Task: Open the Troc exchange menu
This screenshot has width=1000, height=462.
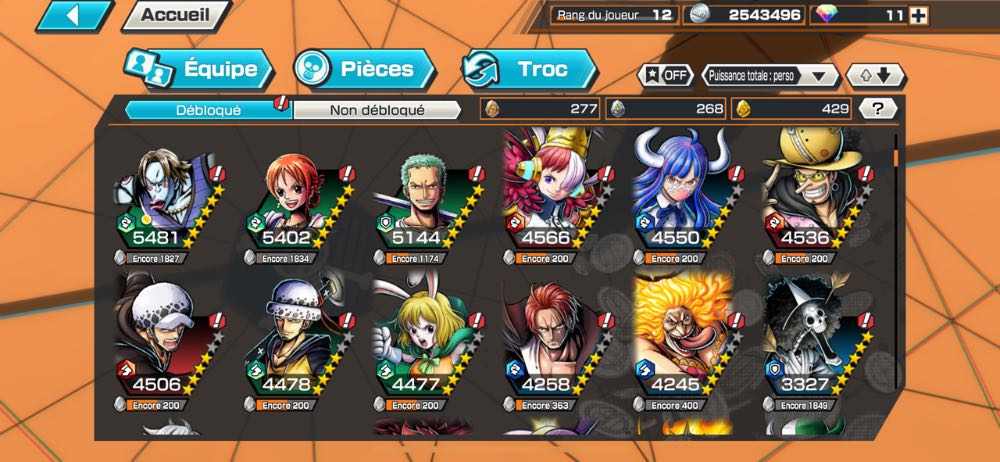Action: click(529, 69)
